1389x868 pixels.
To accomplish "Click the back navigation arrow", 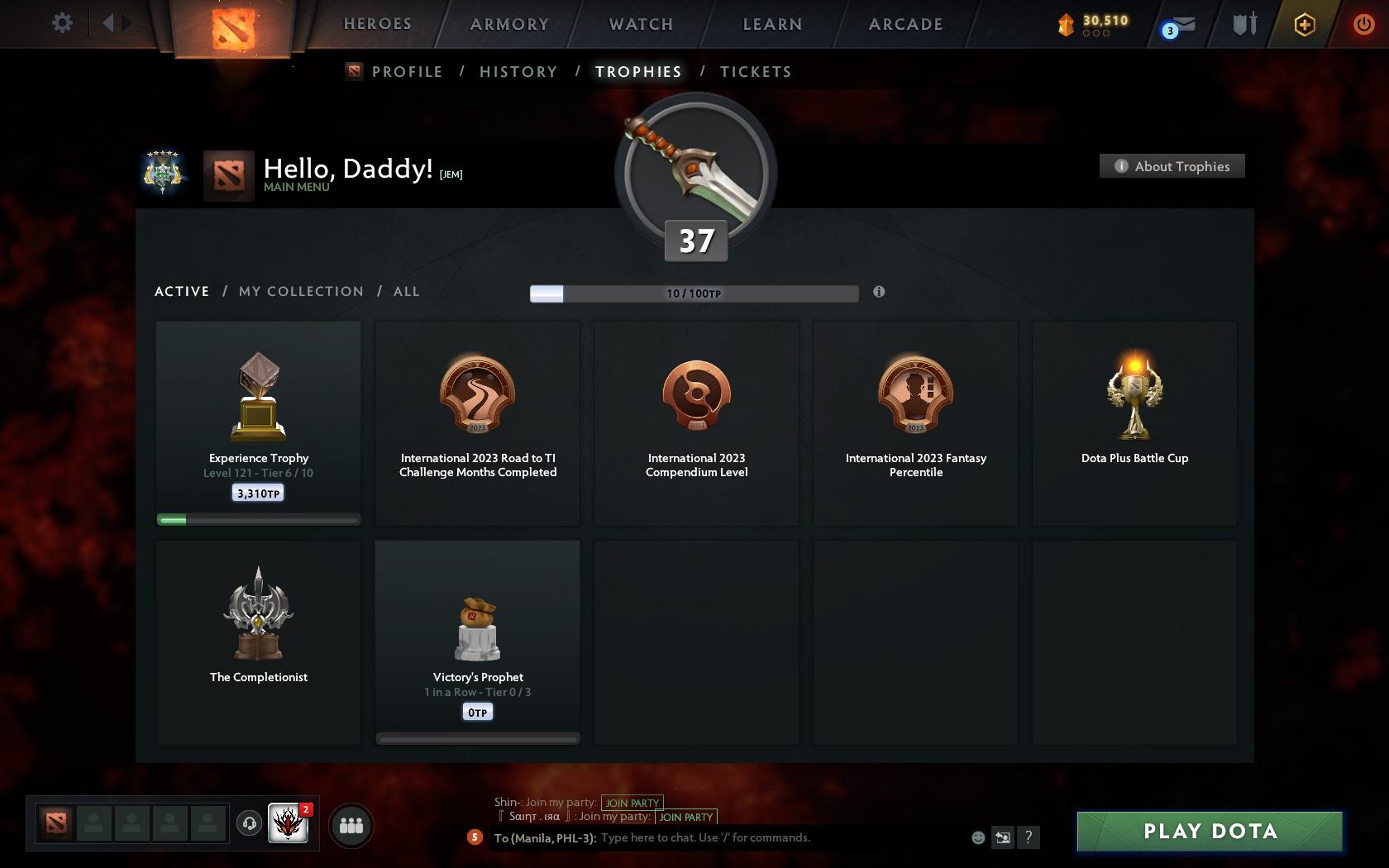I will click(108, 23).
